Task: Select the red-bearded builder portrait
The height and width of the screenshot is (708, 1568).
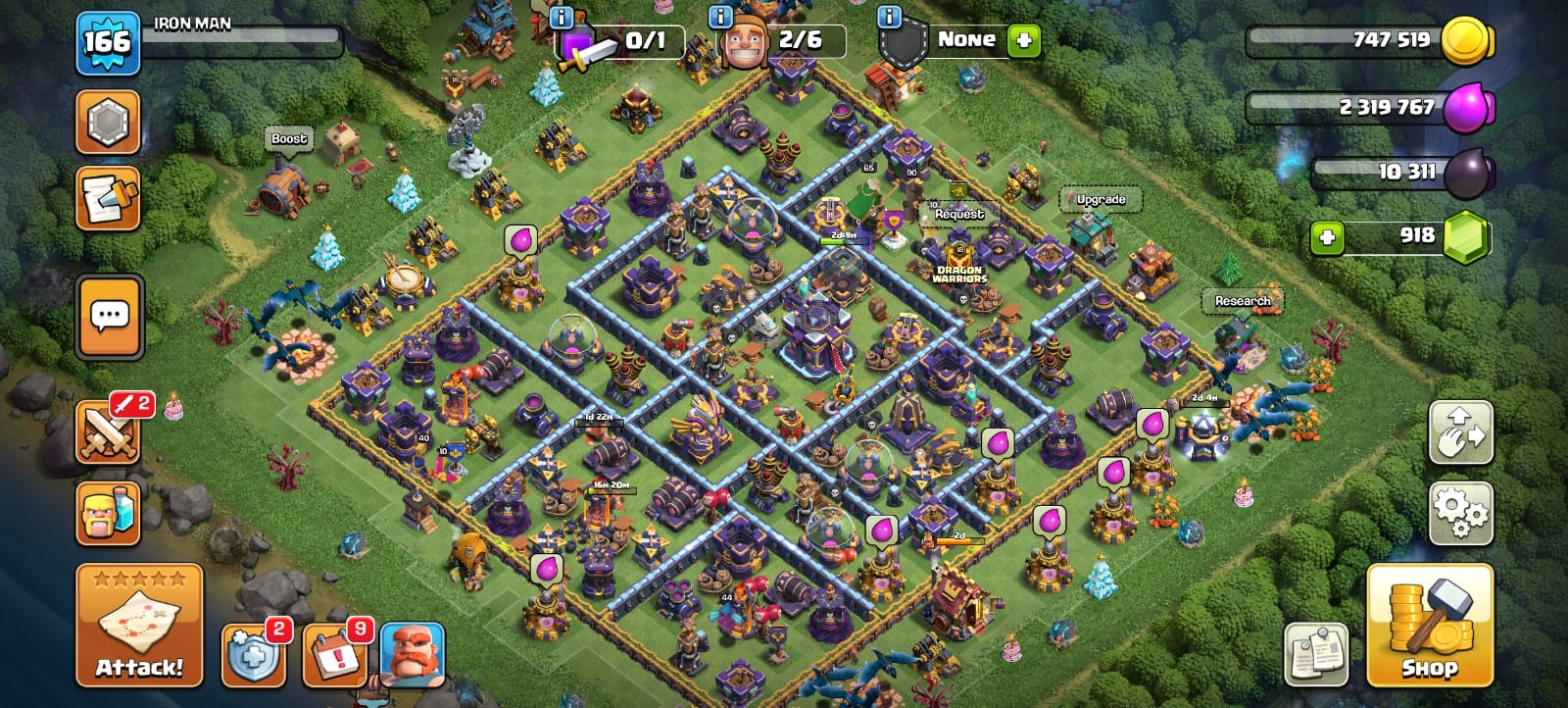Action: click(x=412, y=654)
